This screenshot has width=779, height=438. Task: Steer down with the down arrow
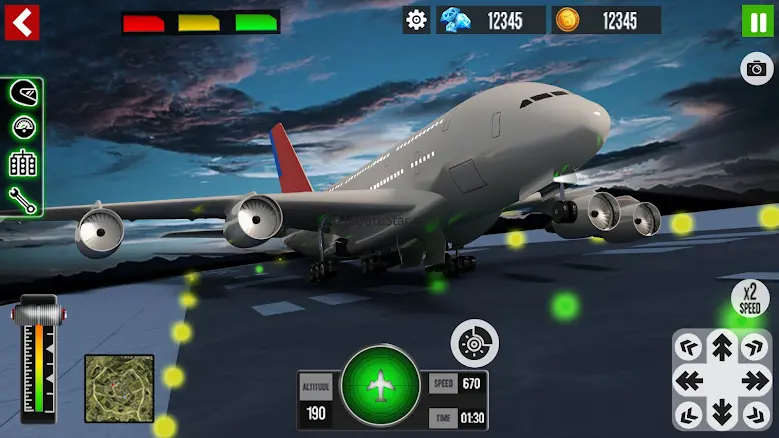pyautogui.click(x=722, y=412)
